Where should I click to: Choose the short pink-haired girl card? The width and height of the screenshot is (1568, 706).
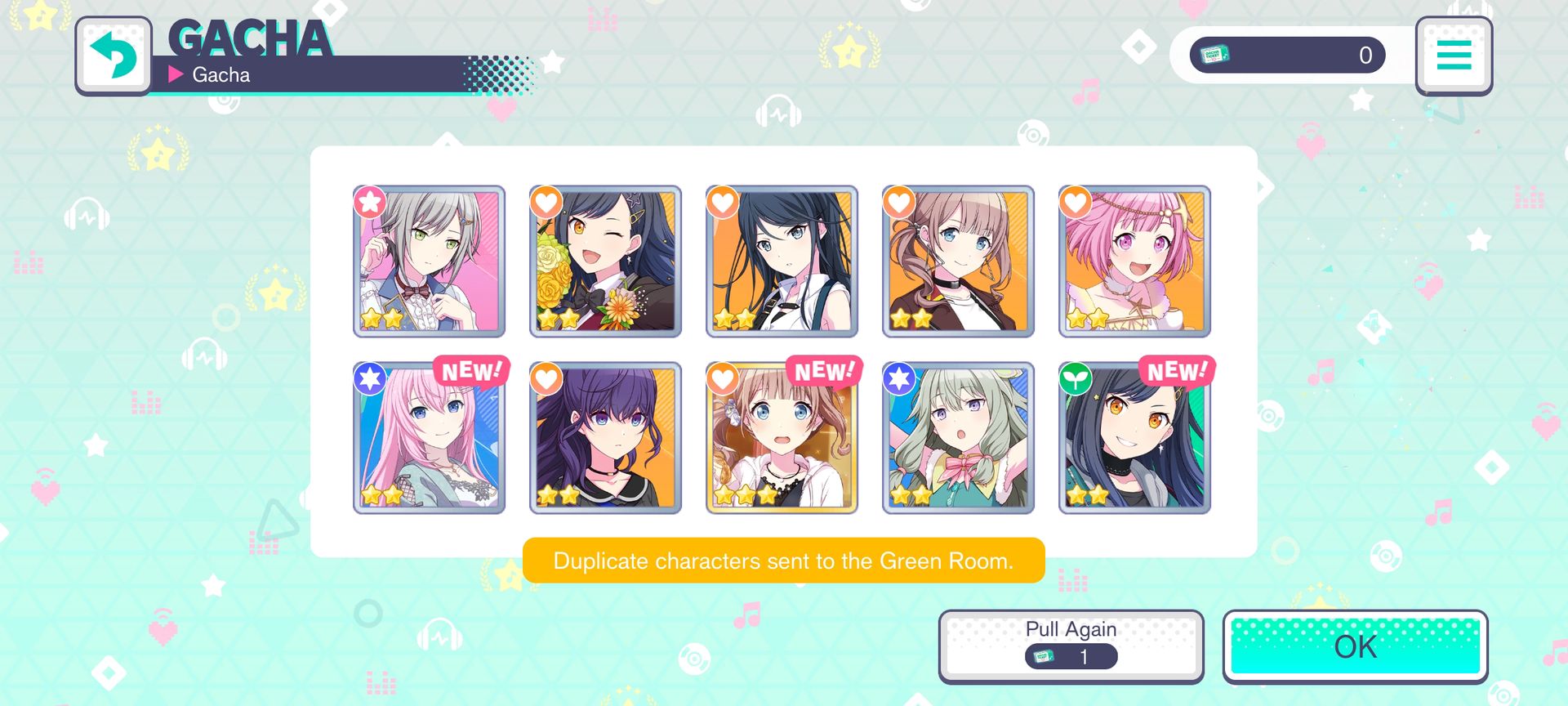coord(1134,261)
